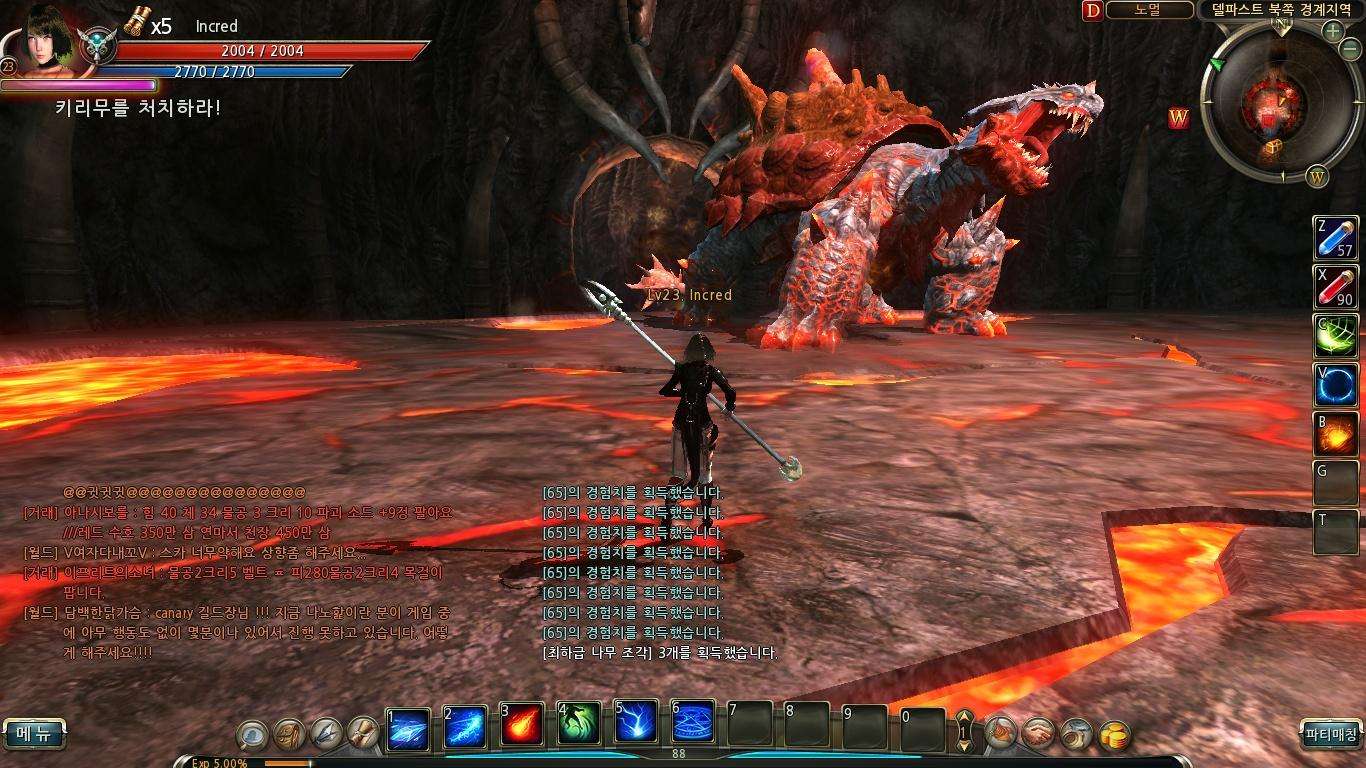Use the blue mana potion slot
The image size is (1366, 768).
tap(1336, 238)
